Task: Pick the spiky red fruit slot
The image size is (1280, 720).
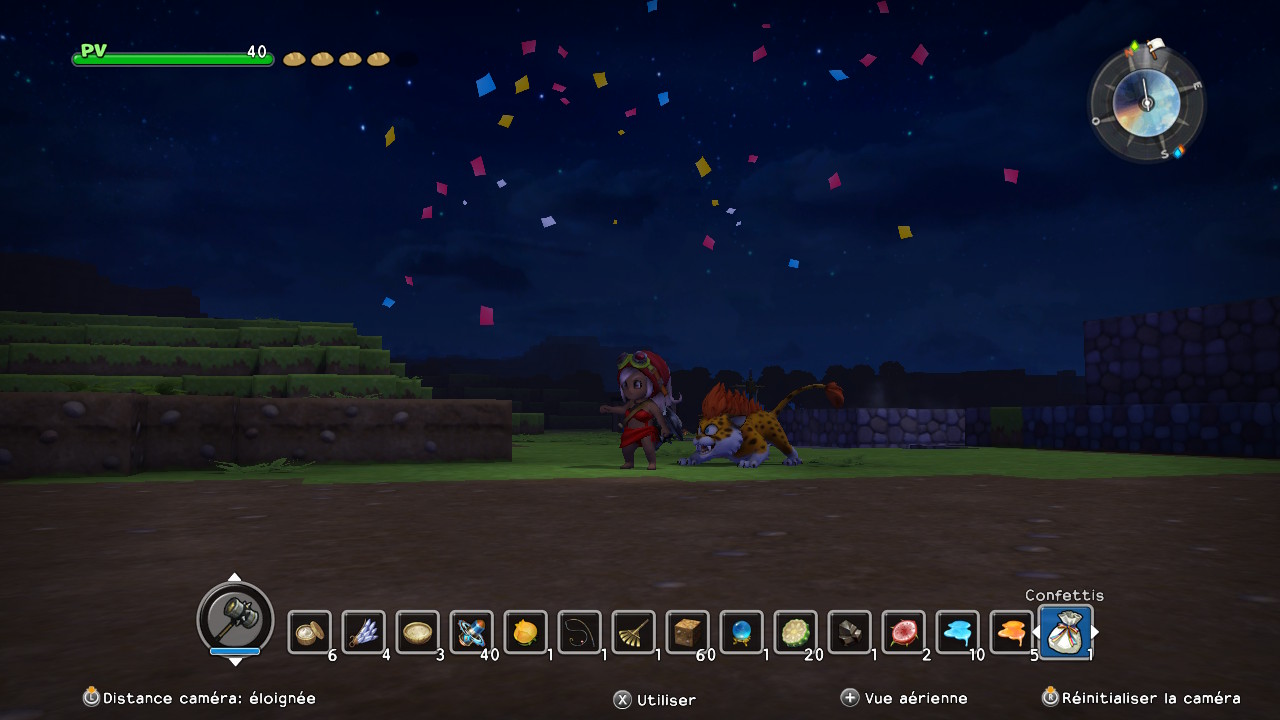Action: coord(904,632)
